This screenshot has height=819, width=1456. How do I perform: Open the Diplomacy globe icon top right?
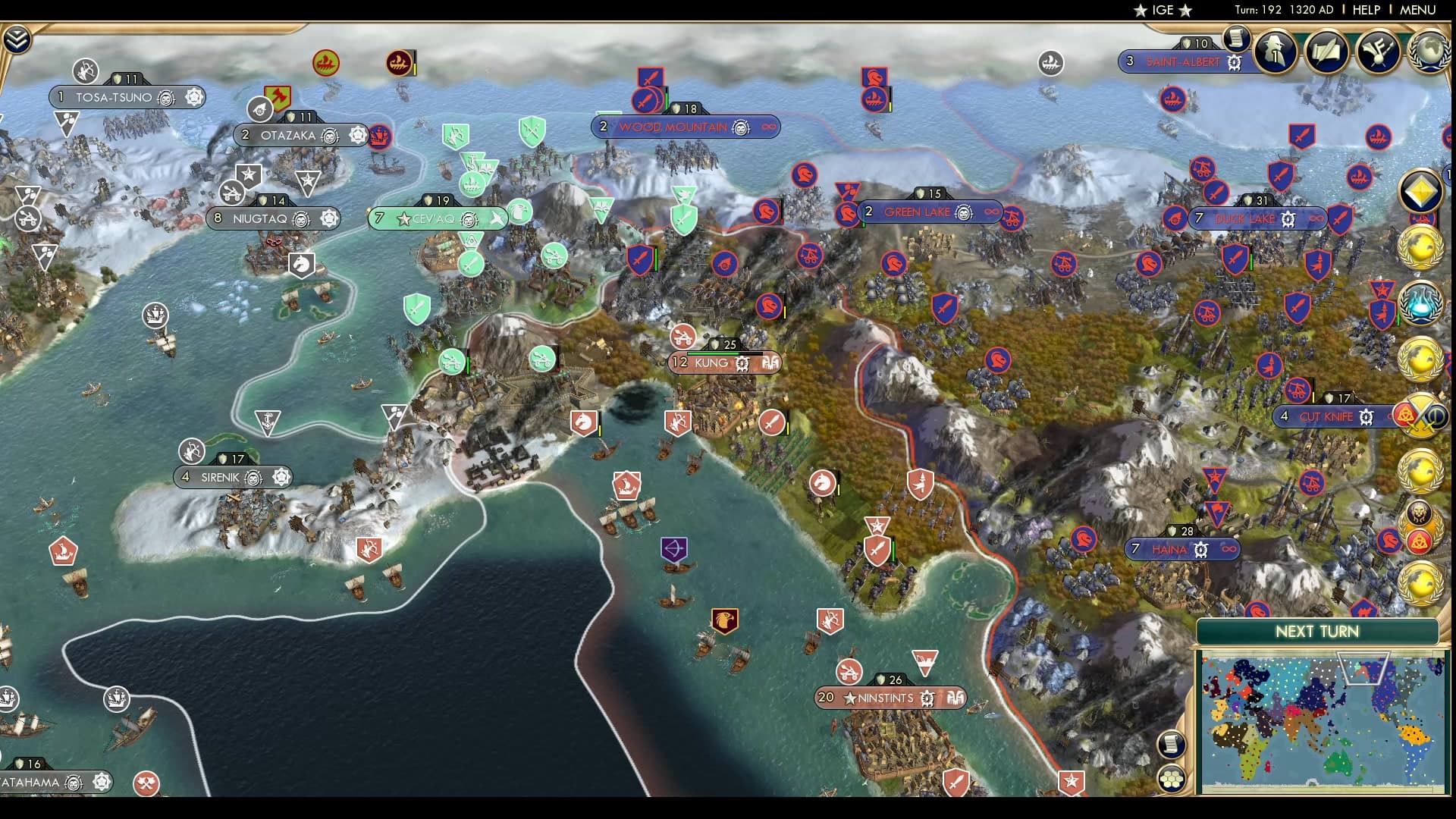1429,52
